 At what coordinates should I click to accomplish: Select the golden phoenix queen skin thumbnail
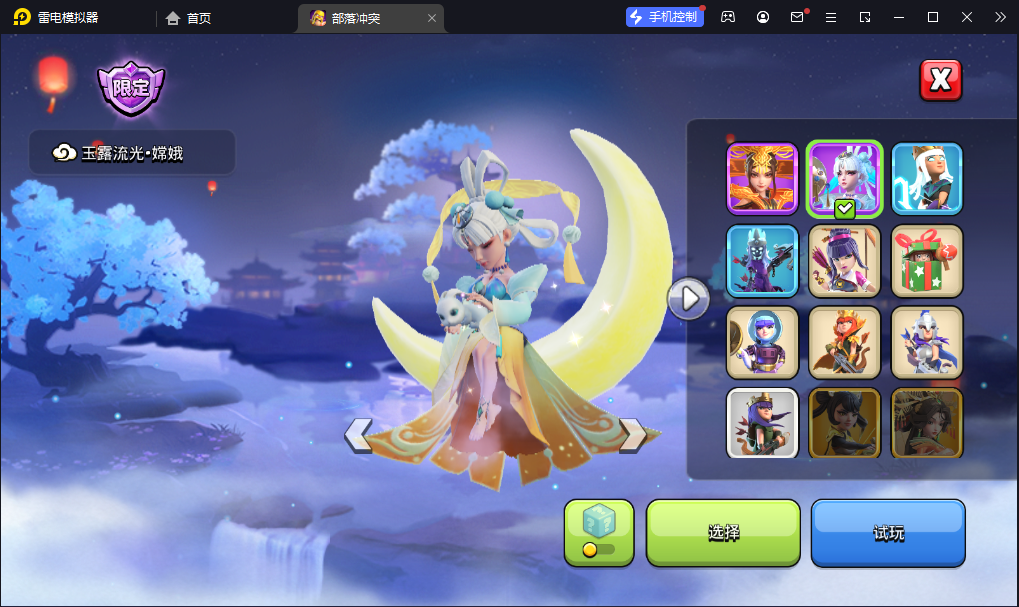click(x=762, y=179)
